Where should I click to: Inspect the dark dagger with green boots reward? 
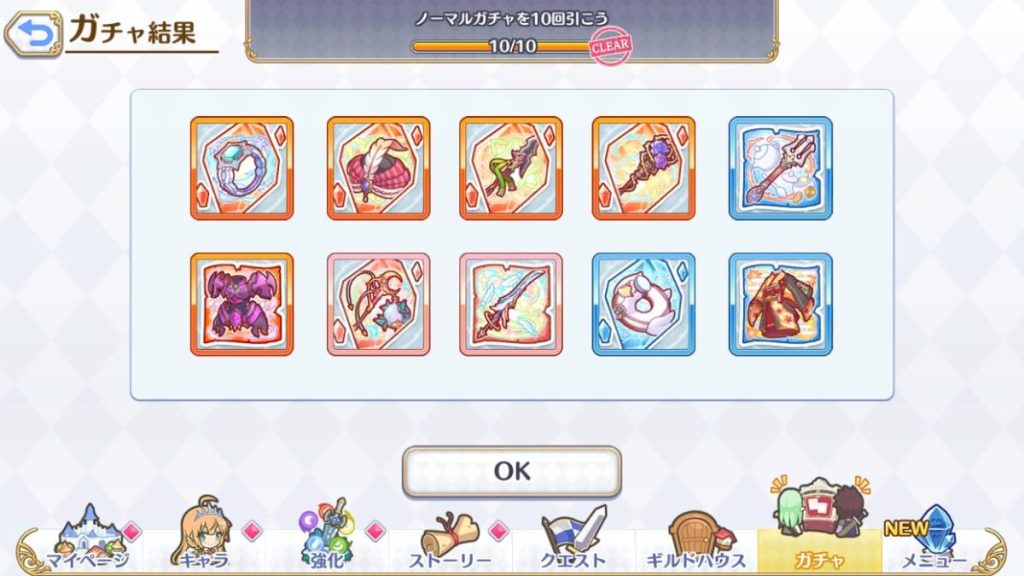511,168
